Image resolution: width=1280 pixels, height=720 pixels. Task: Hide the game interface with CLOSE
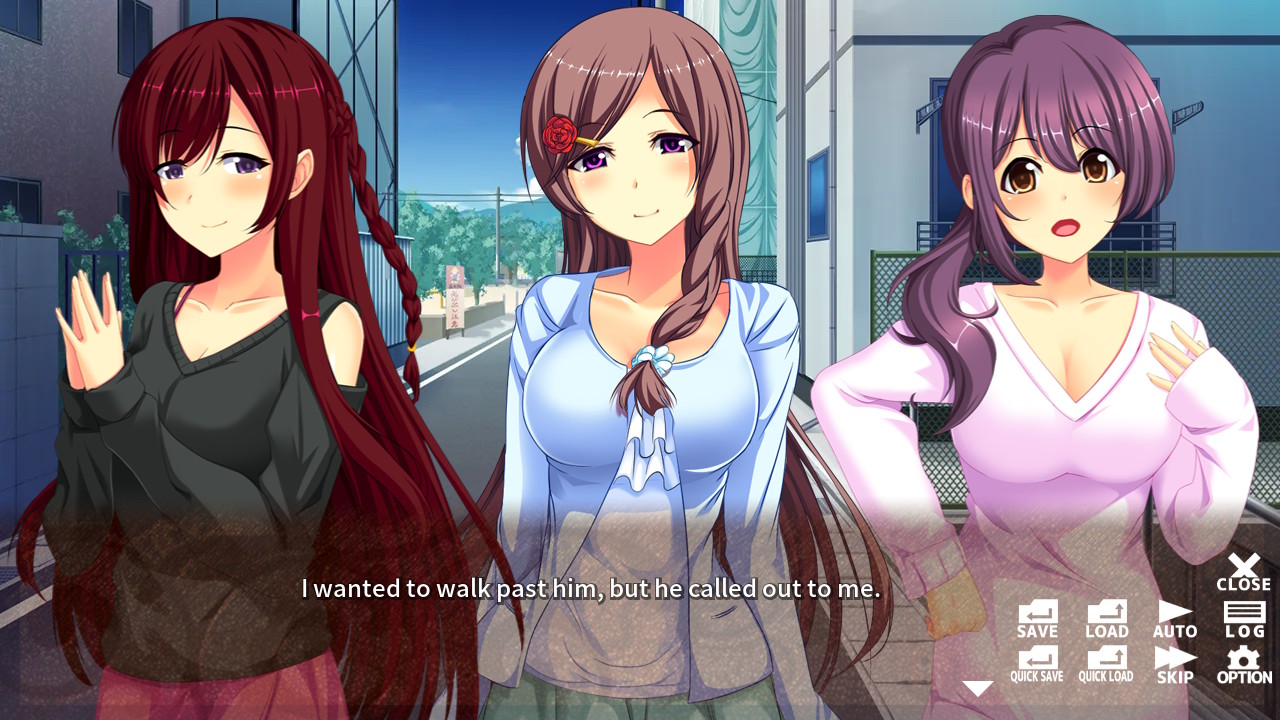(1242, 570)
